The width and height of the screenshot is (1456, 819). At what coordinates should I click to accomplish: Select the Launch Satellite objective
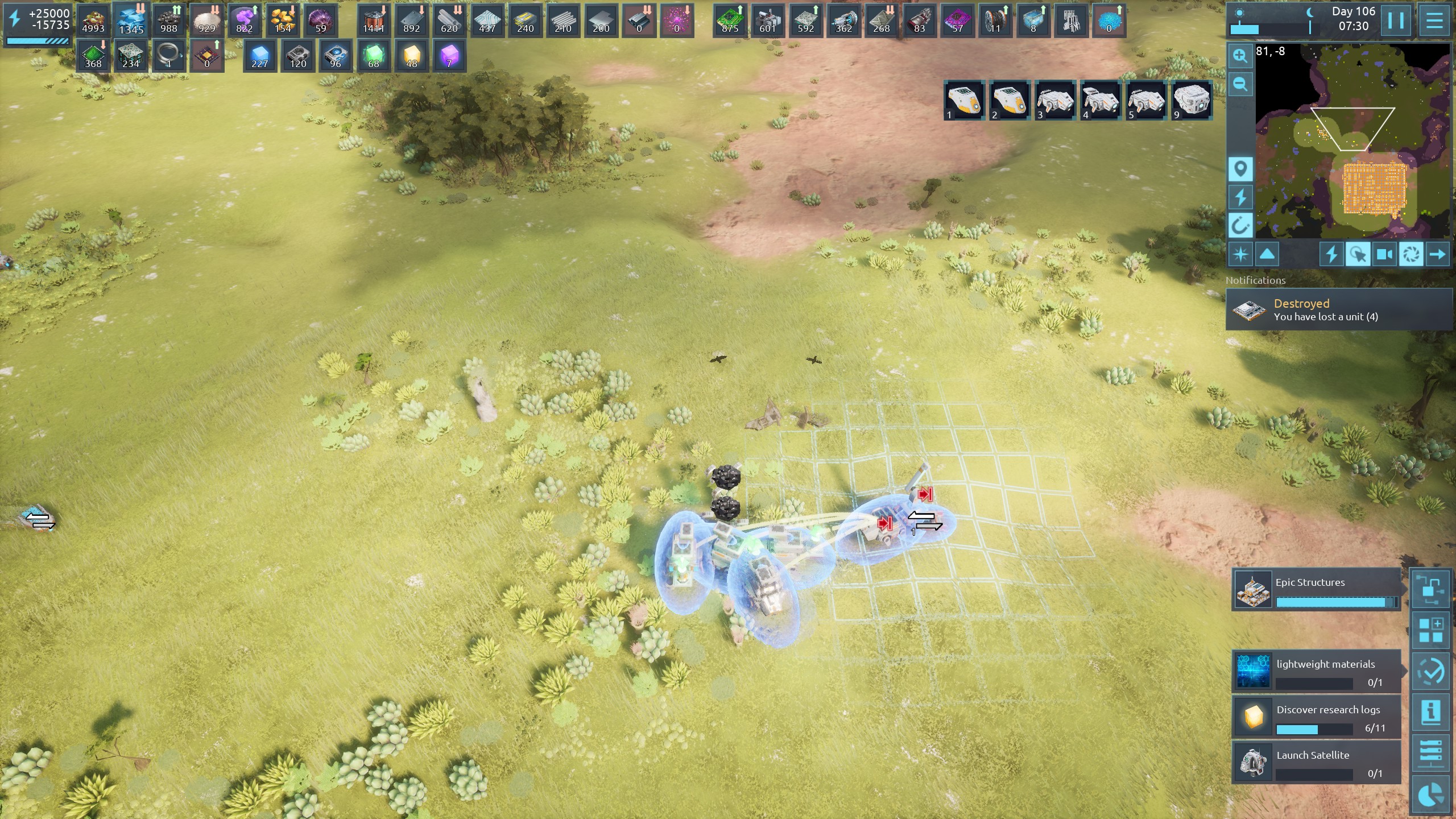[x=1316, y=763]
